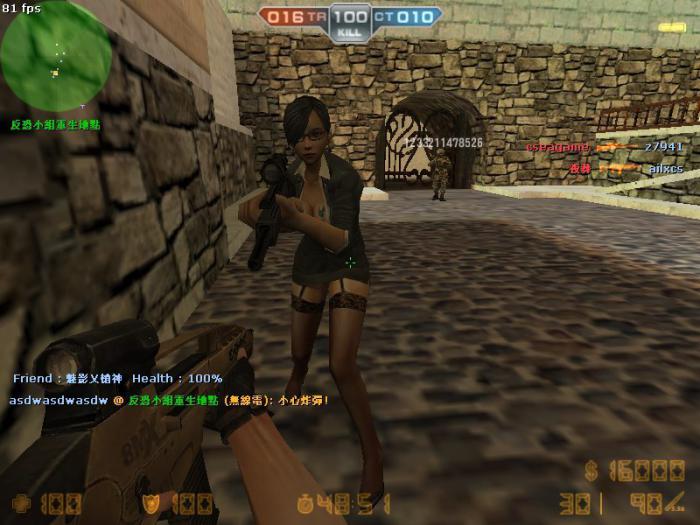The image size is (700, 525).
Task: Click the asdwasdwasdw radio chat message
Action: point(168,399)
